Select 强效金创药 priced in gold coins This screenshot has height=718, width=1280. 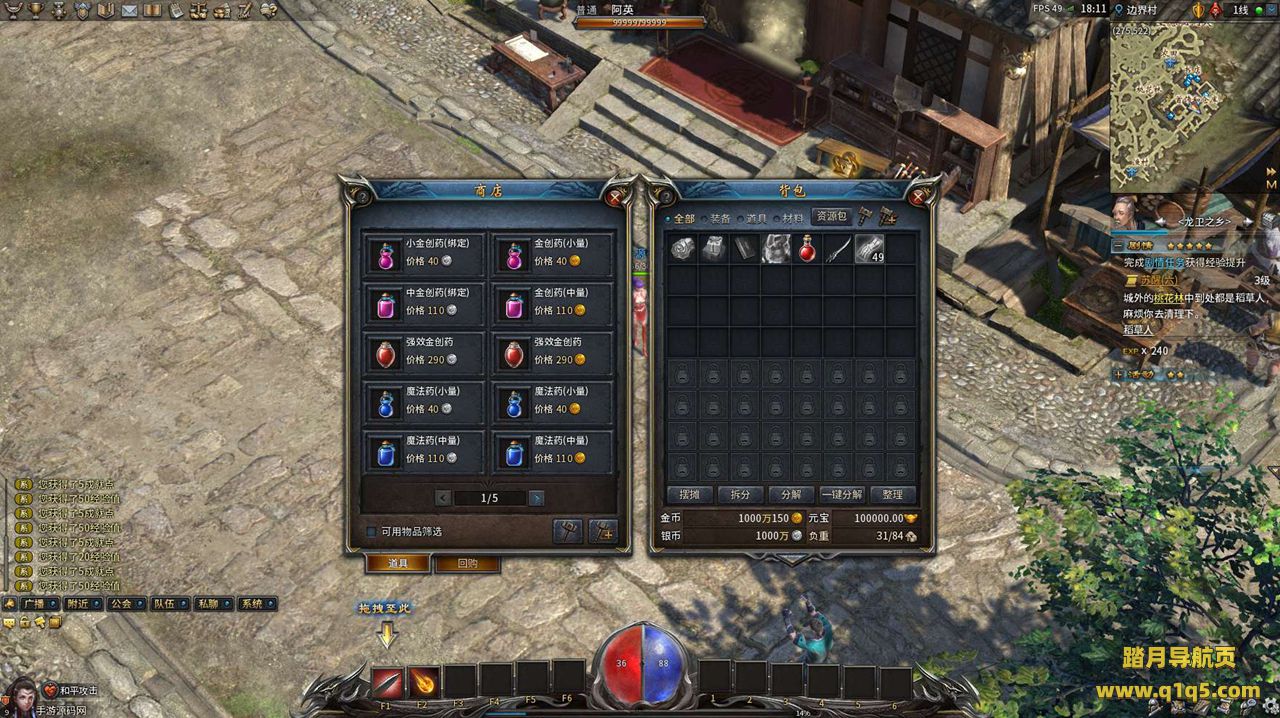point(552,352)
